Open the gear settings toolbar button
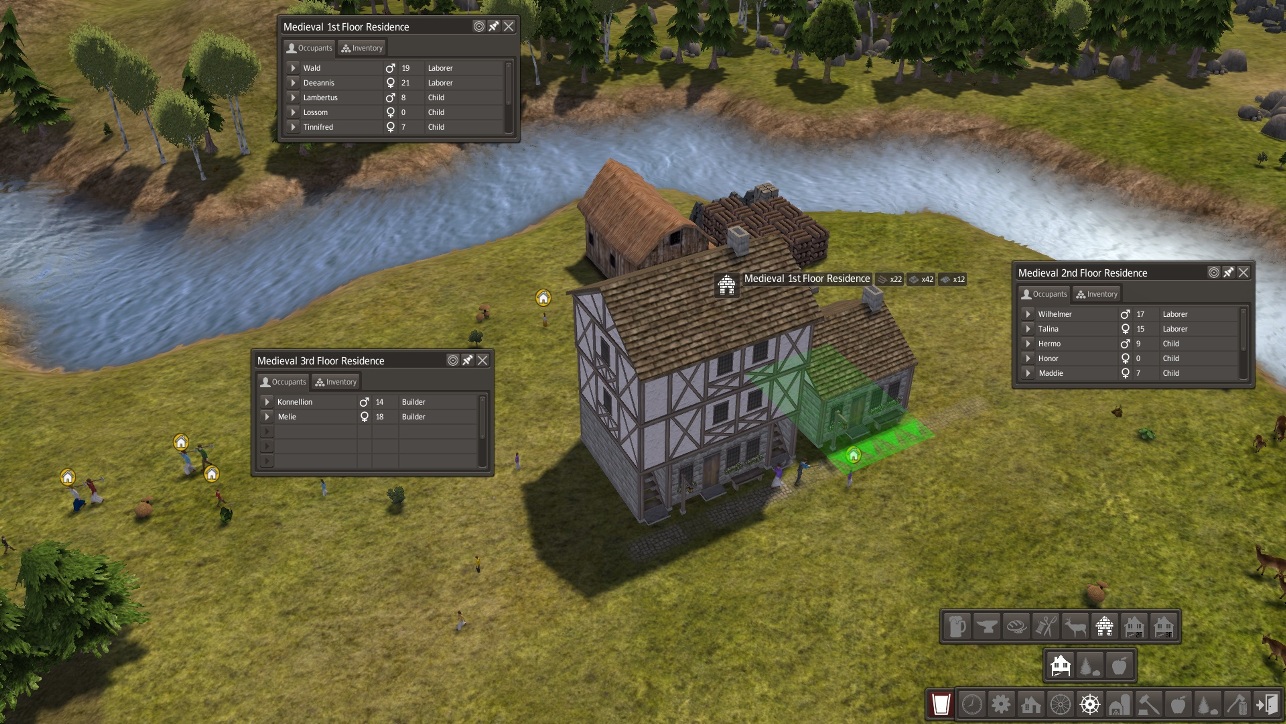1286x724 pixels. 1001,704
